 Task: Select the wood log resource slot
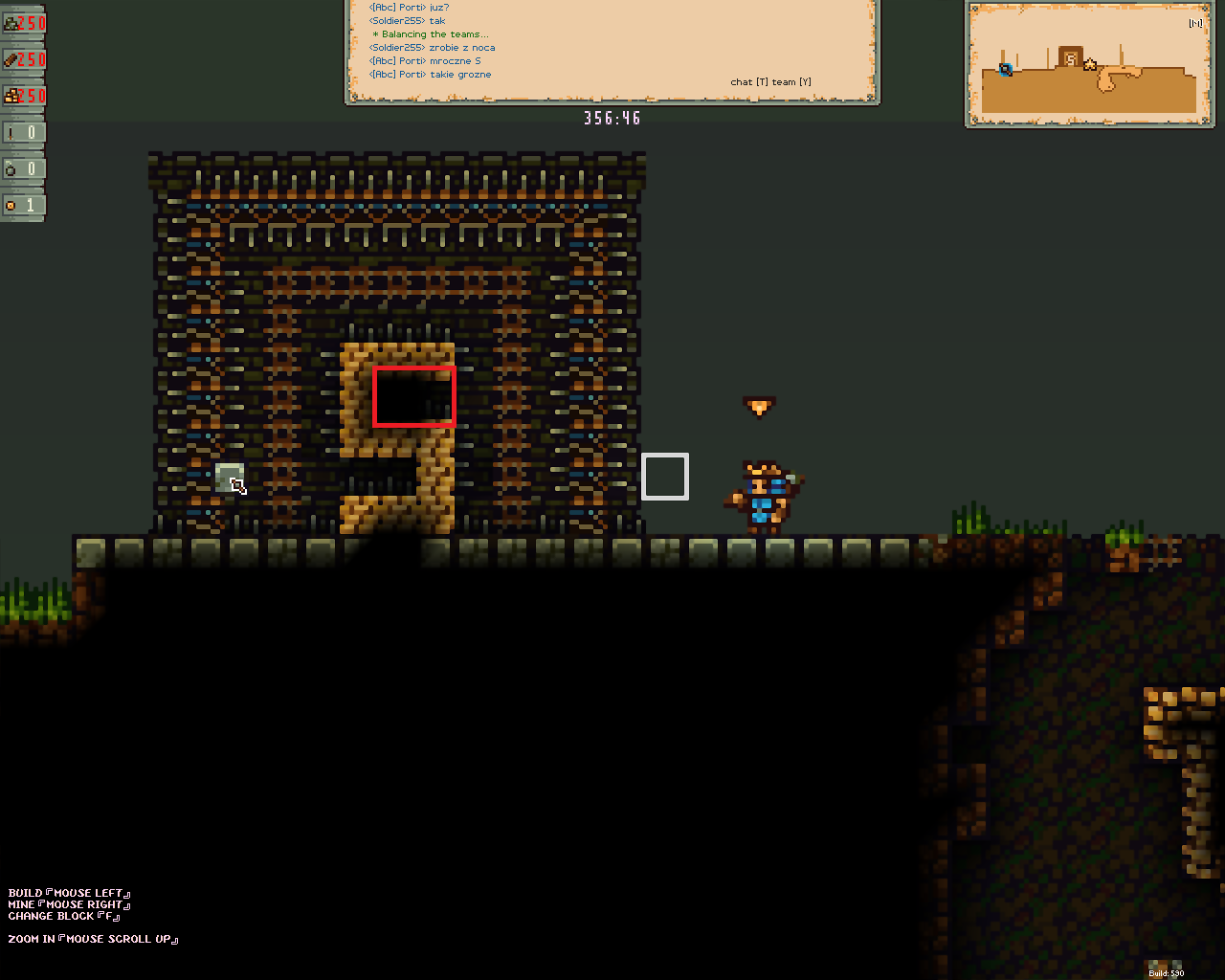pyautogui.click(x=23, y=59)
